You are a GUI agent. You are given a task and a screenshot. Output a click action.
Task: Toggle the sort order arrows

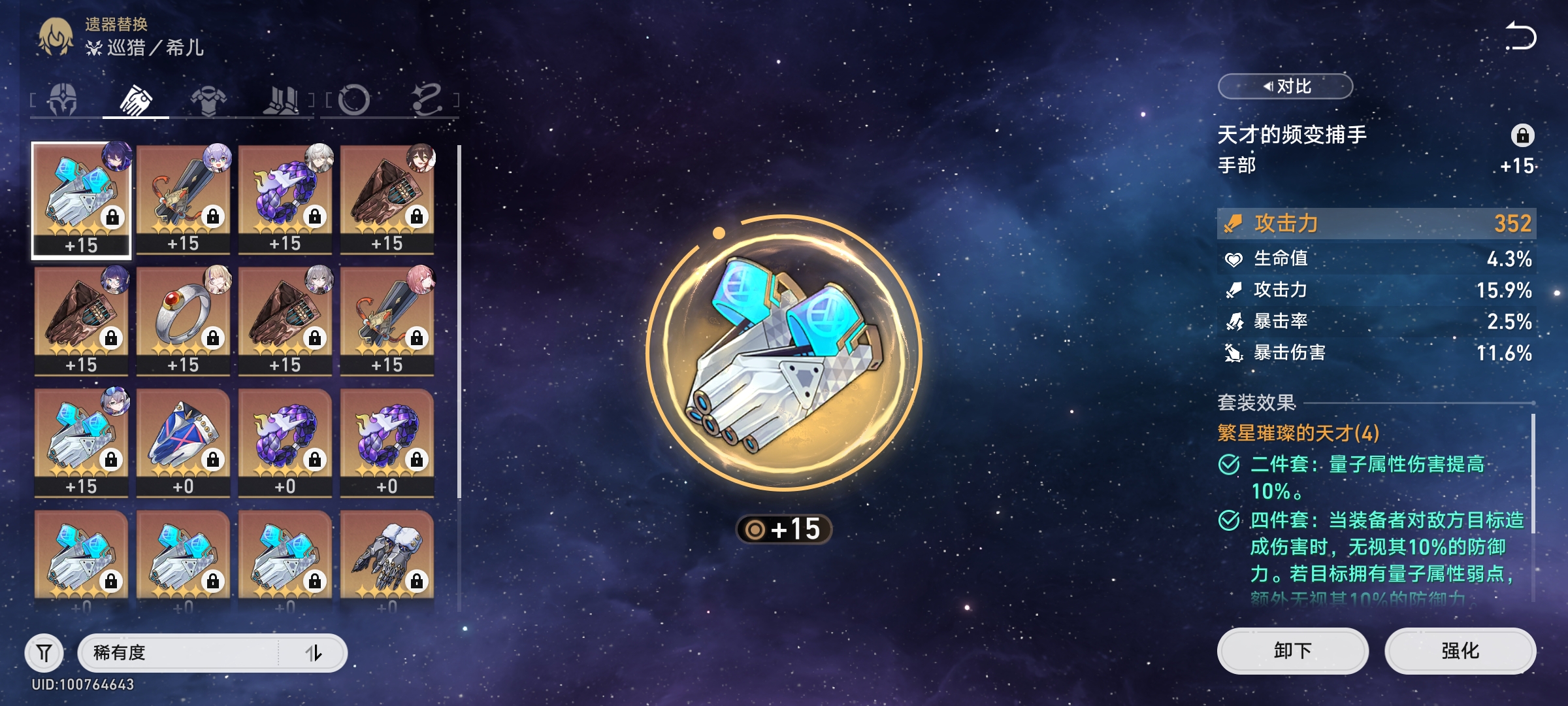(x=314, y=652)
